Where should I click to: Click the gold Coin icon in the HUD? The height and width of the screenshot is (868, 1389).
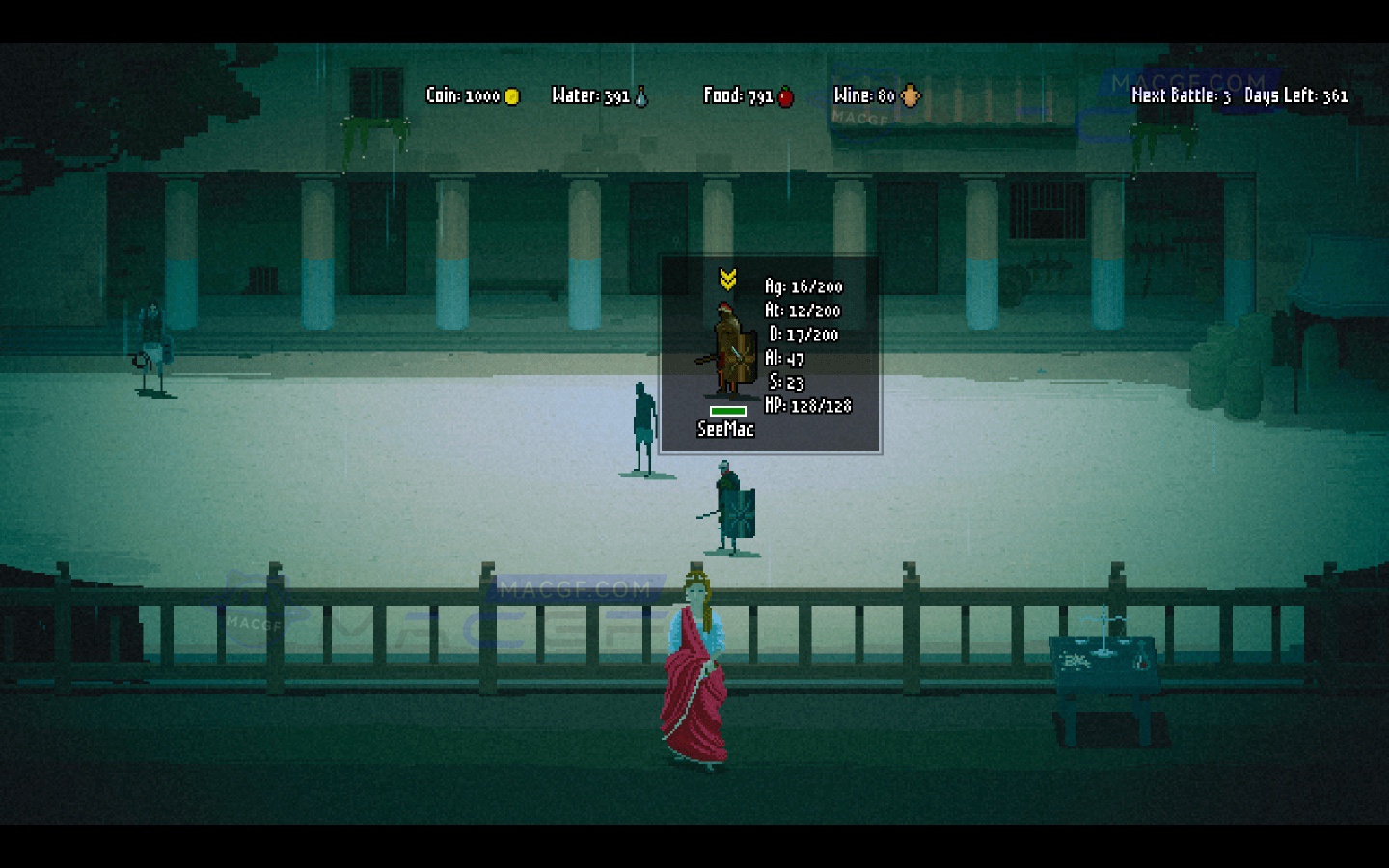pos(510,96)
